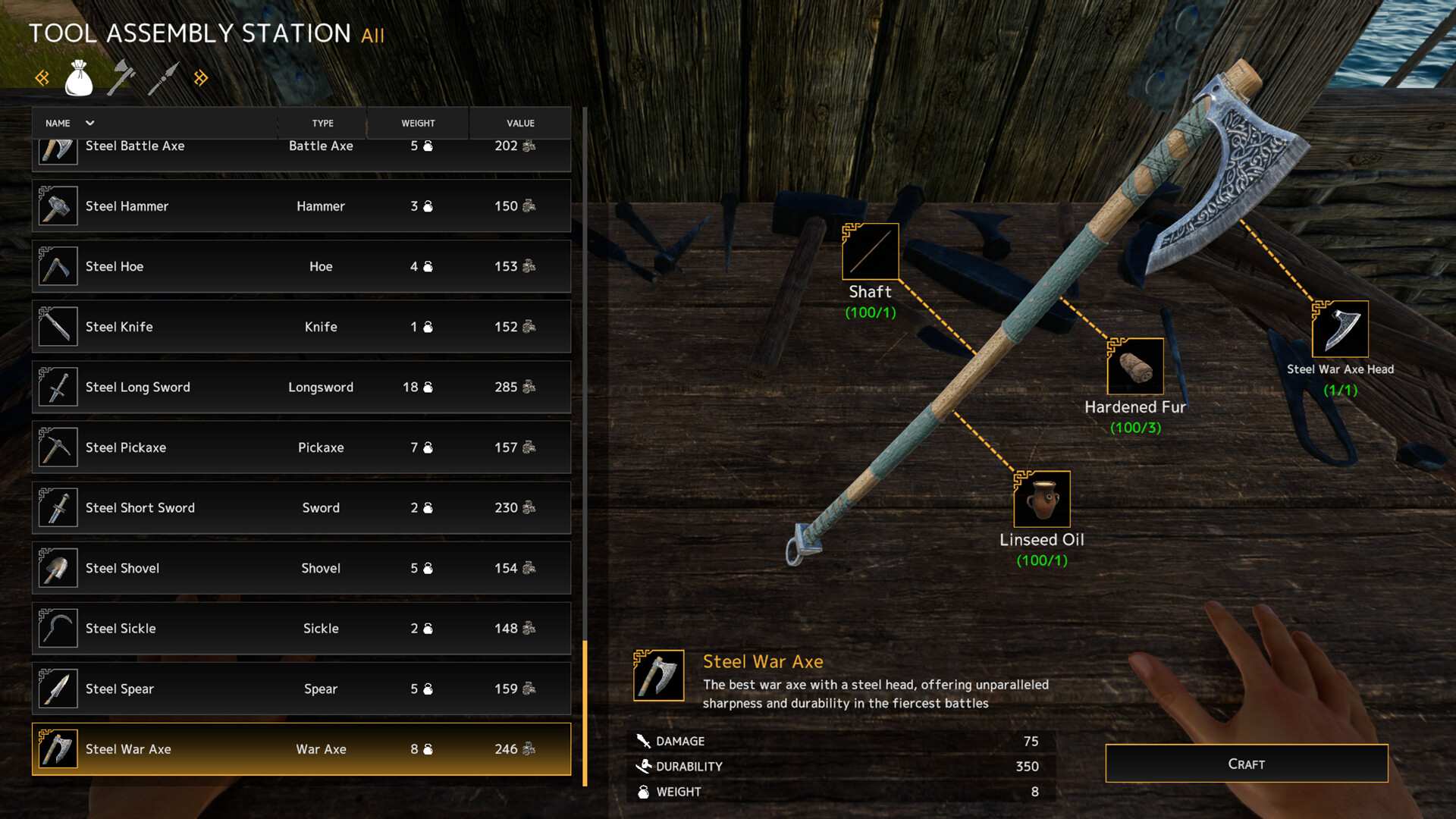Screen dimensions: 1456x819
Task: Switch to the All items bag tab
Action: [x=79, y=78]
